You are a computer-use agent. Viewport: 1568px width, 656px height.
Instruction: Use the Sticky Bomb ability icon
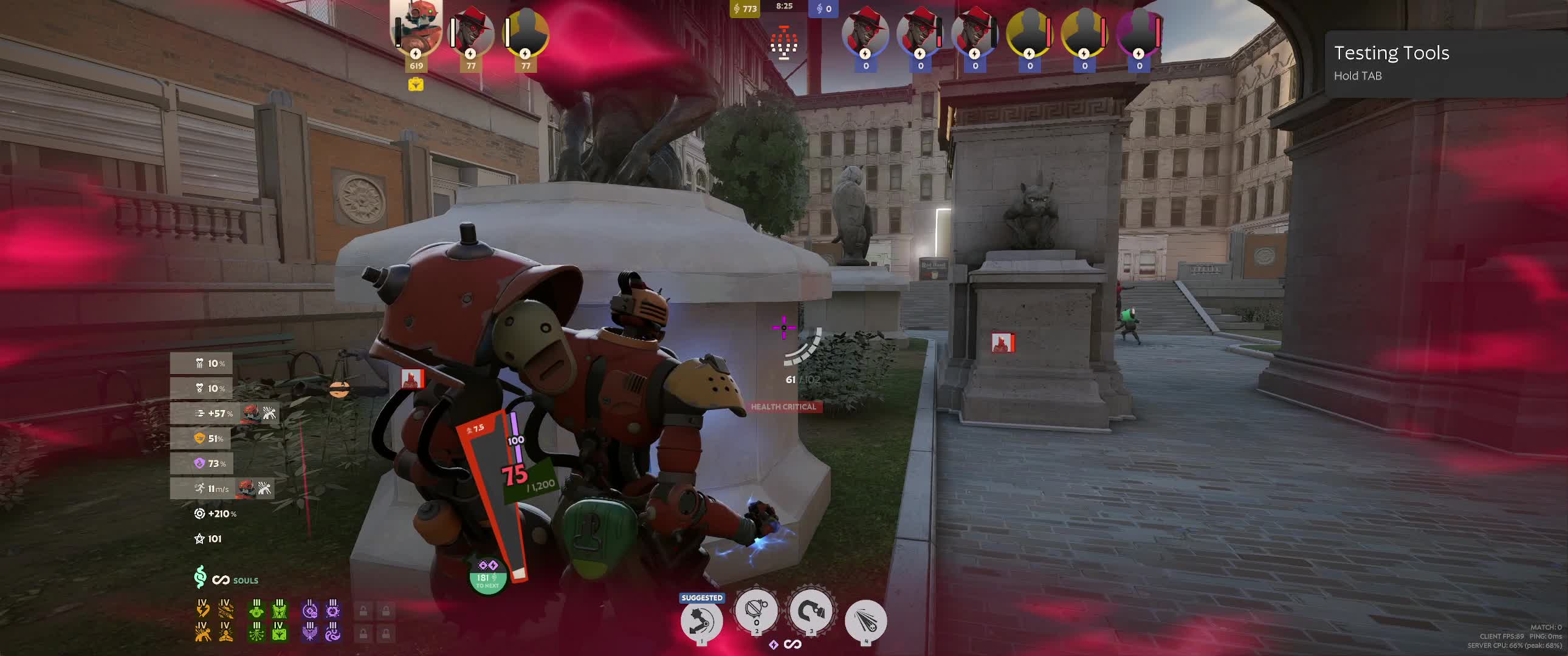tap(756, 610)
